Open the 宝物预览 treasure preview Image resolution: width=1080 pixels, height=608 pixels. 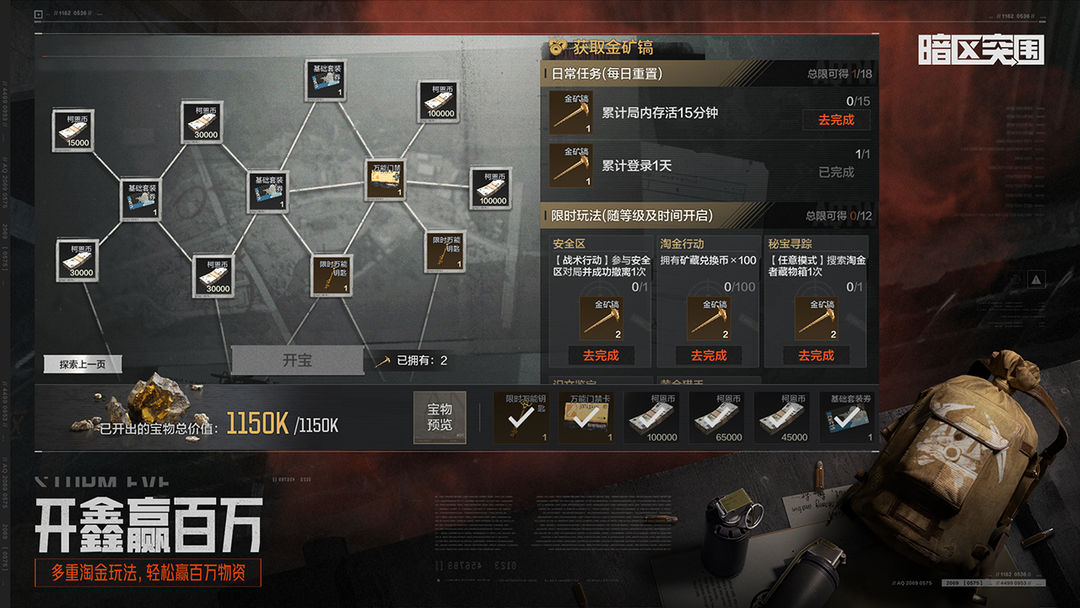[x=440, y=417]
